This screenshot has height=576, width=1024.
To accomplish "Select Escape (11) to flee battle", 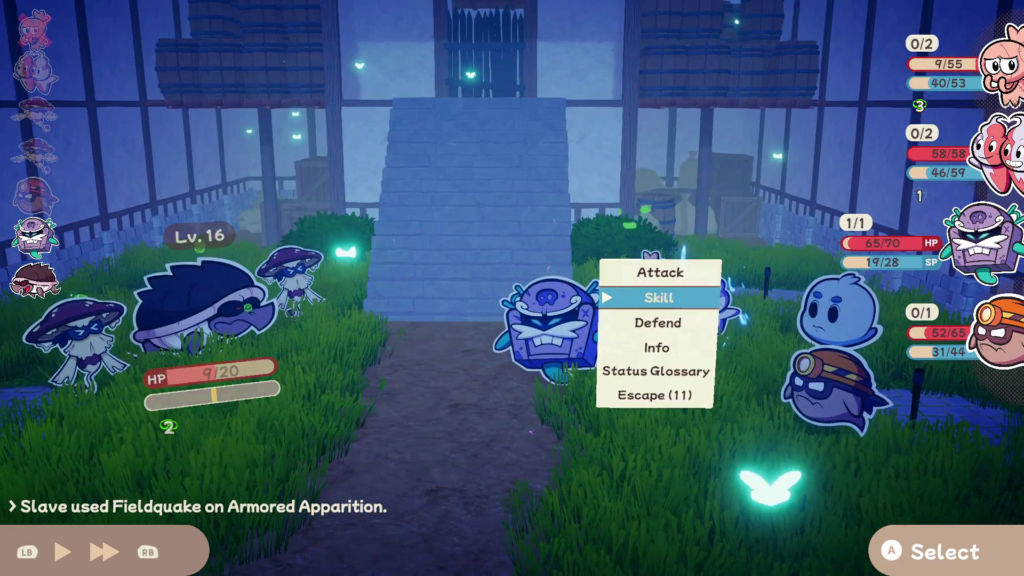I will click(x=655, y=395).
